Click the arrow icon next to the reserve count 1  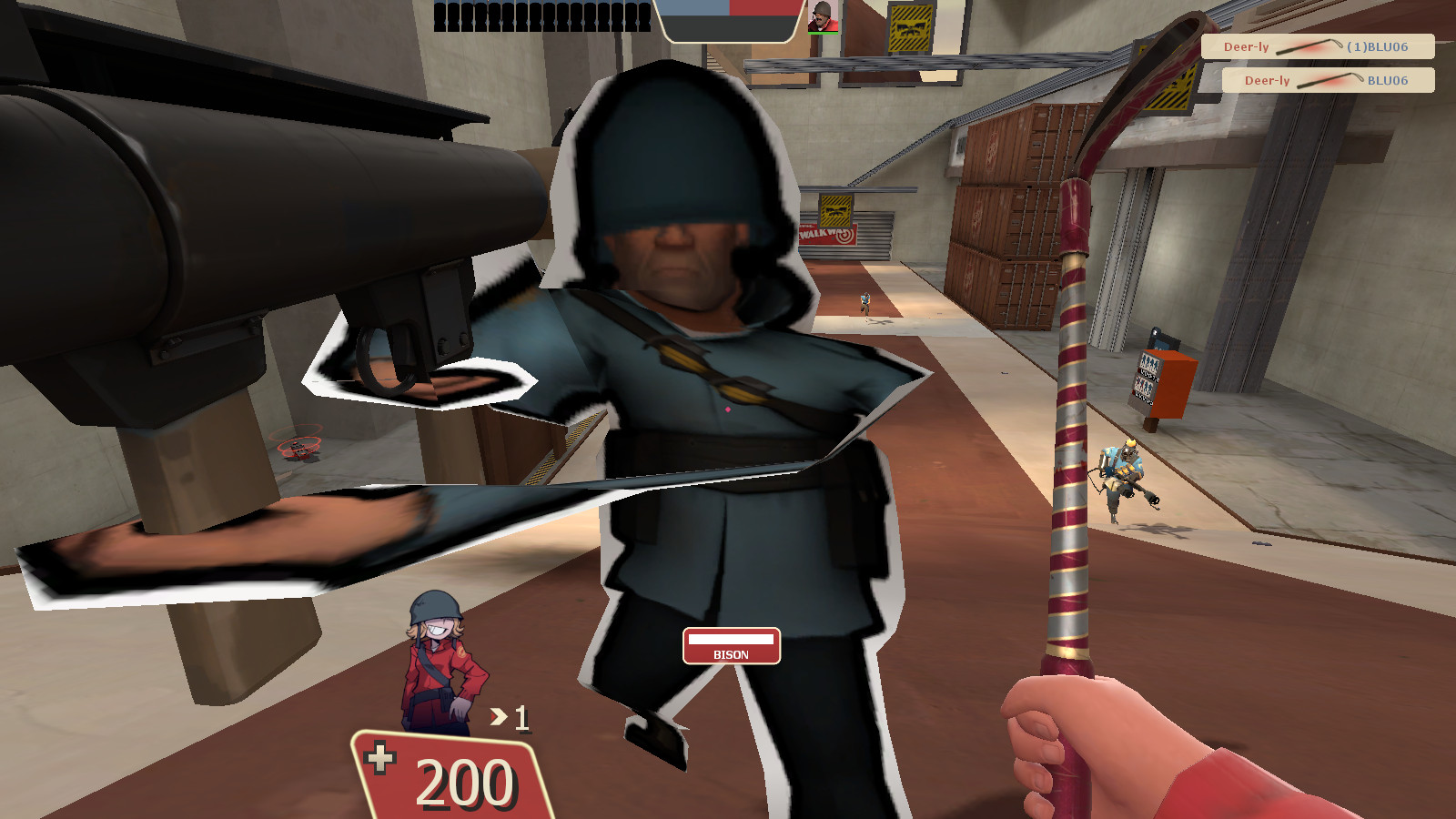(496, 718)
